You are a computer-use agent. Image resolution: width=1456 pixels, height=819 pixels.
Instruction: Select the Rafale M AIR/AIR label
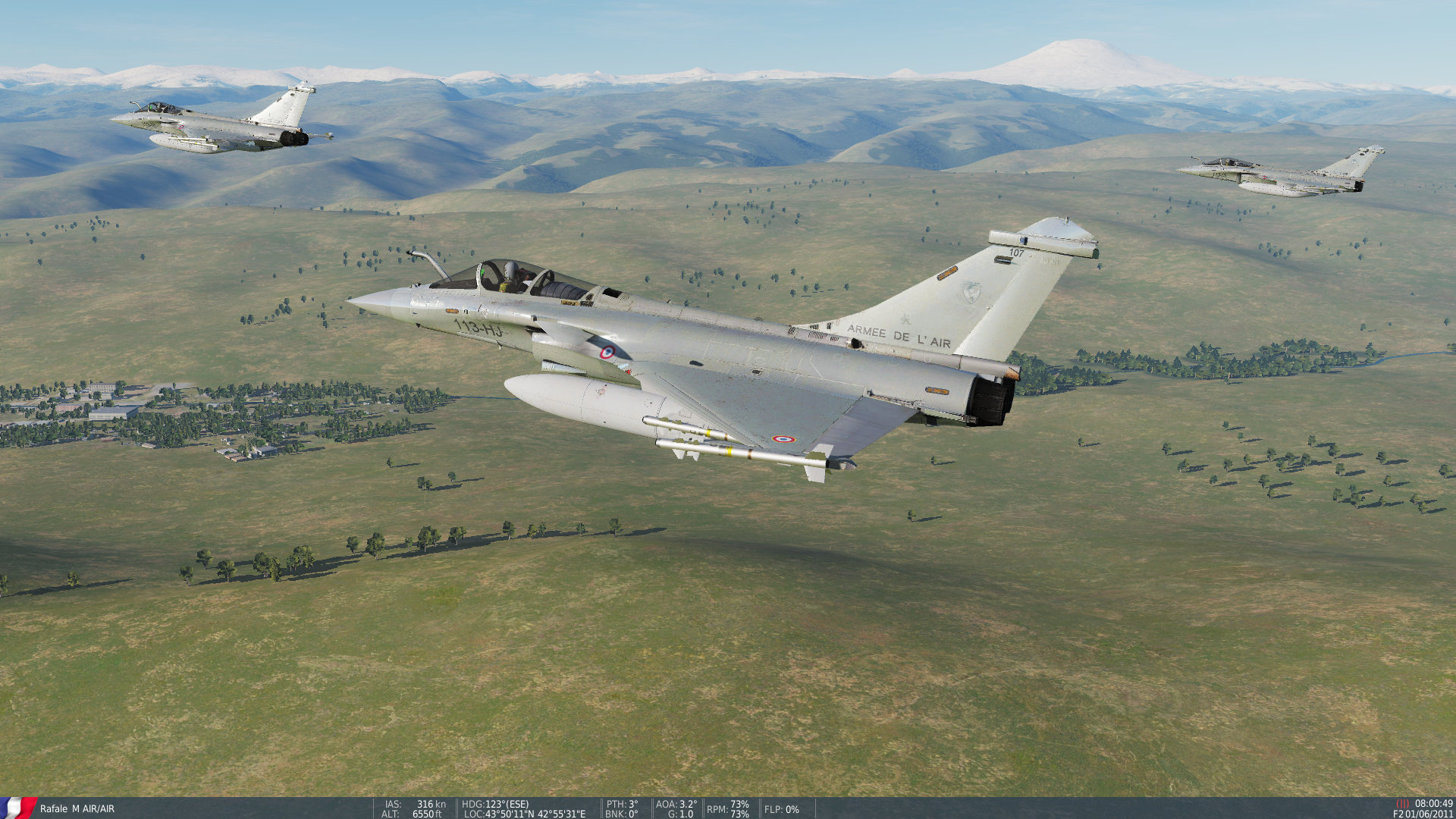coord(76,810)
